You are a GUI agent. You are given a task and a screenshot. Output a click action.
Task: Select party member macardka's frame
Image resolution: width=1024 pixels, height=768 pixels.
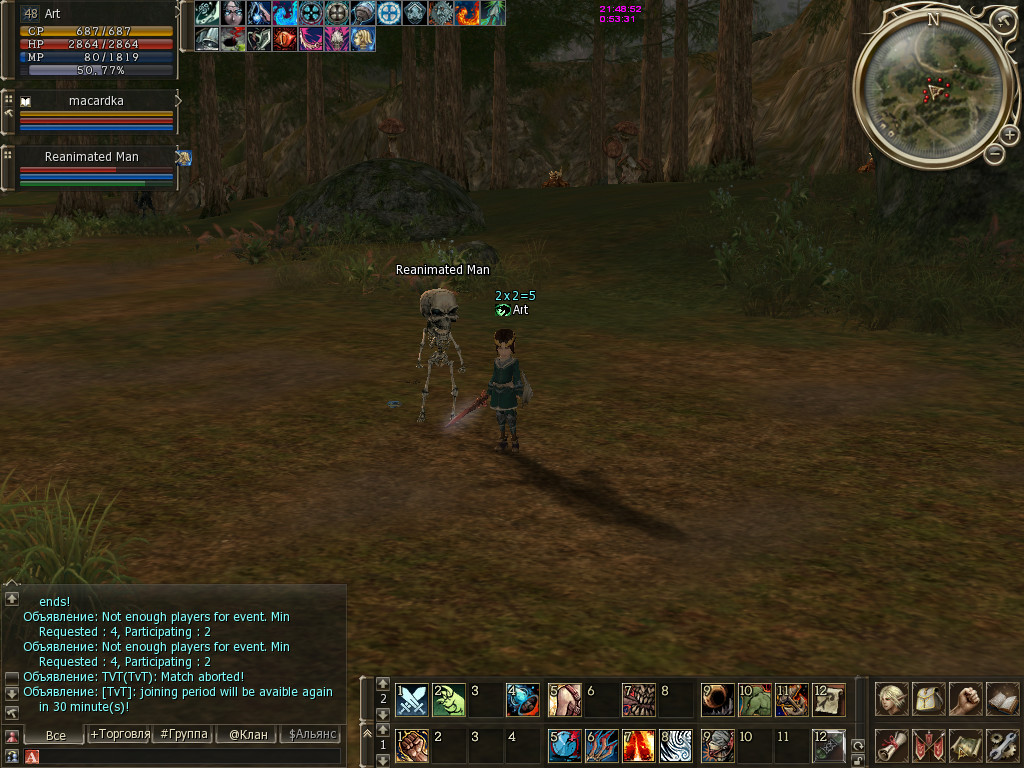point(96,111)
